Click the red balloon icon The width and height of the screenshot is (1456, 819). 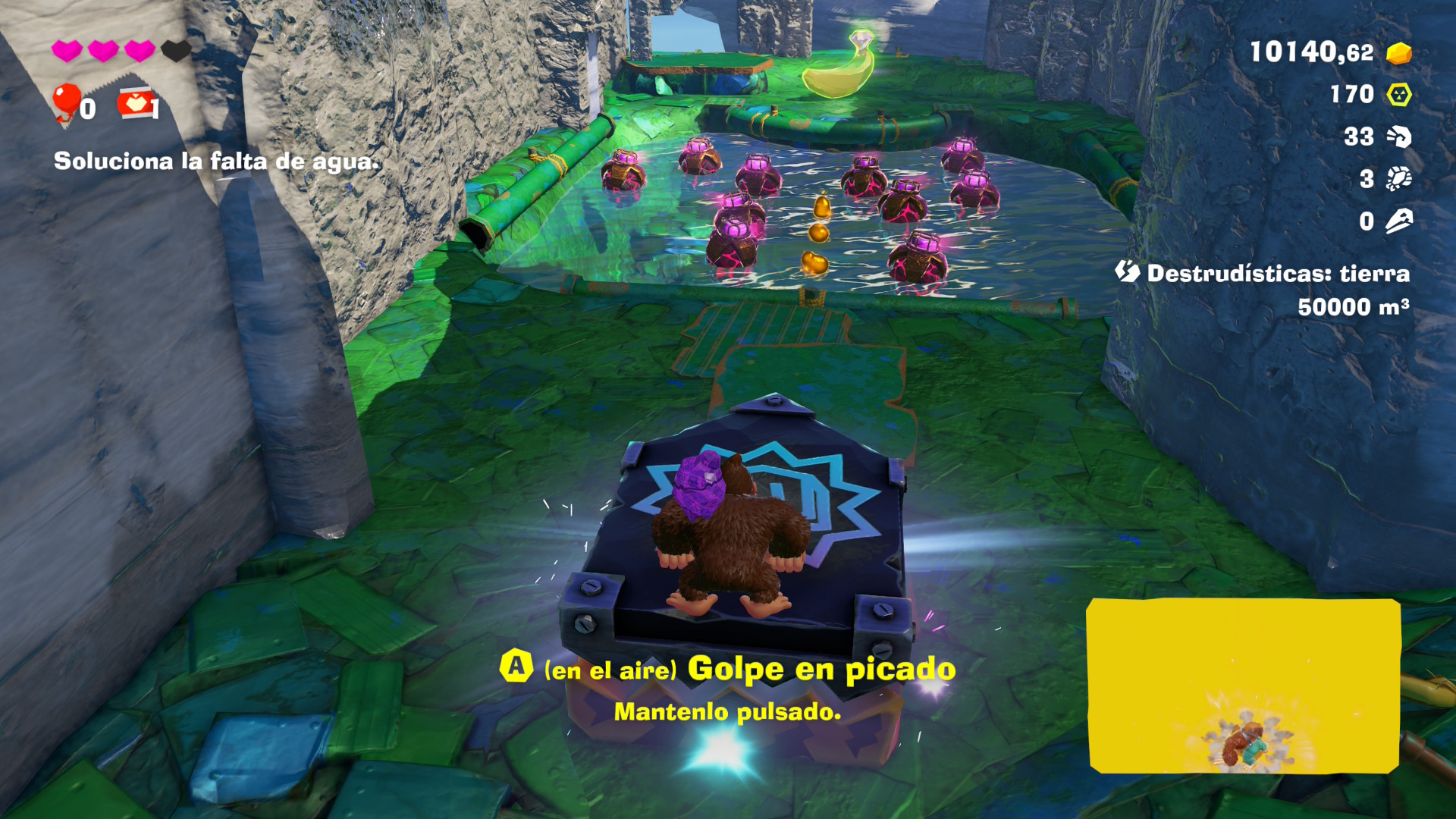click(x=66, y=101)
